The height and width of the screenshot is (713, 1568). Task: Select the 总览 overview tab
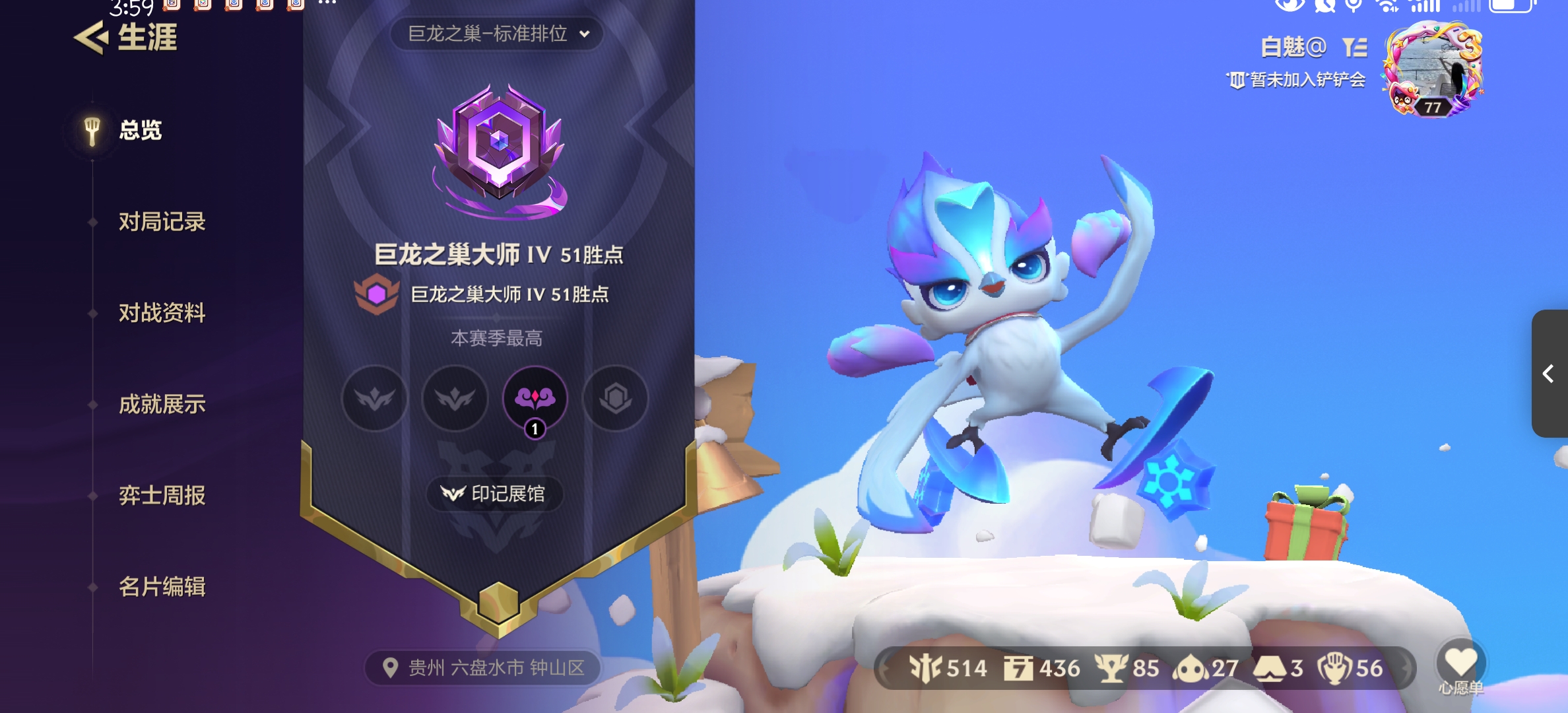click(140, 130)
